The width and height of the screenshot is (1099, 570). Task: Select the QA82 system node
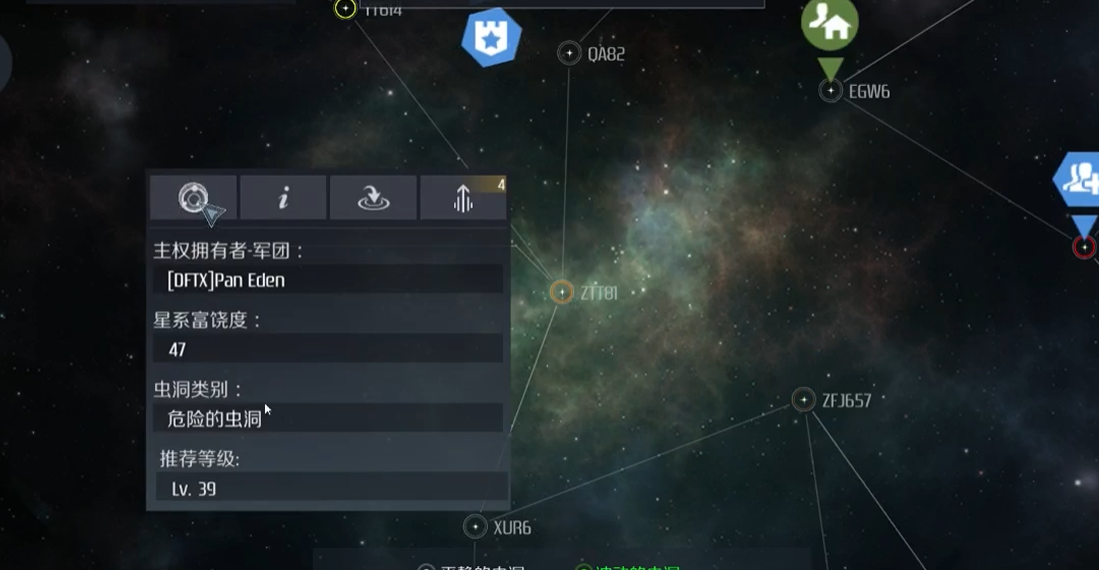click(x=569, y=53)
